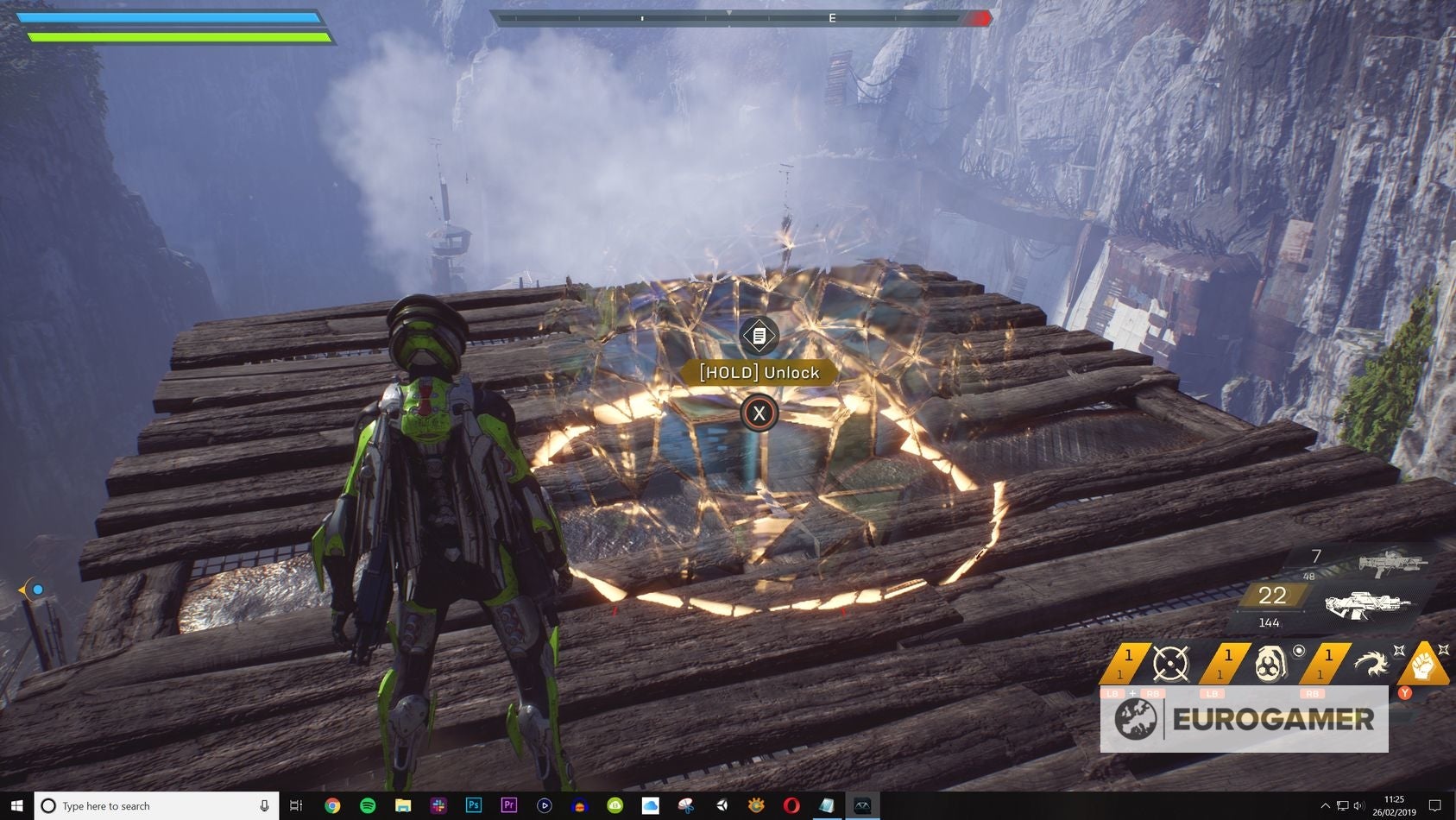The image size is (1456, 820).
Task: Select the crosshair combo ability icon
Action: click(x=1169, y=663)
